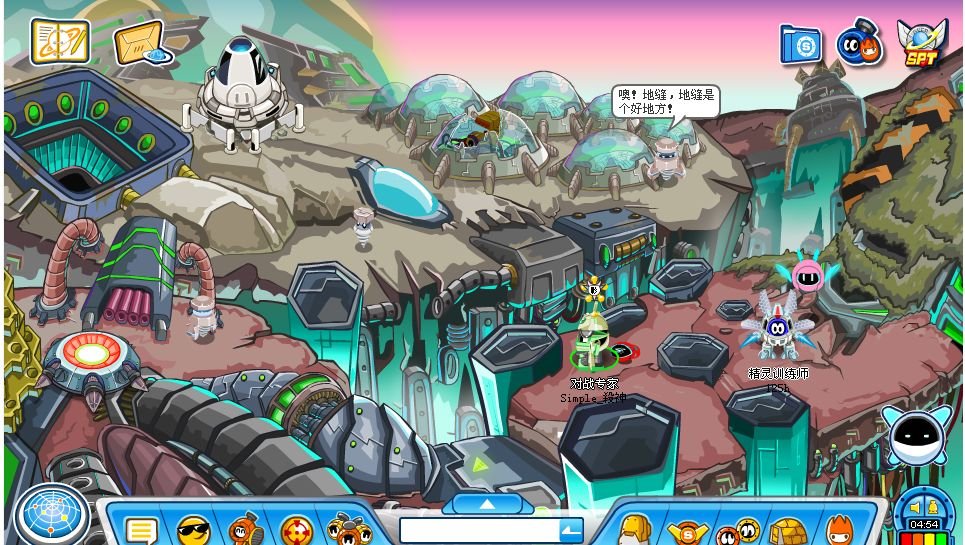Open the yellow journal book icon
Screen dimensions: 965x545
pyautogui.click(x=60, y=41)
